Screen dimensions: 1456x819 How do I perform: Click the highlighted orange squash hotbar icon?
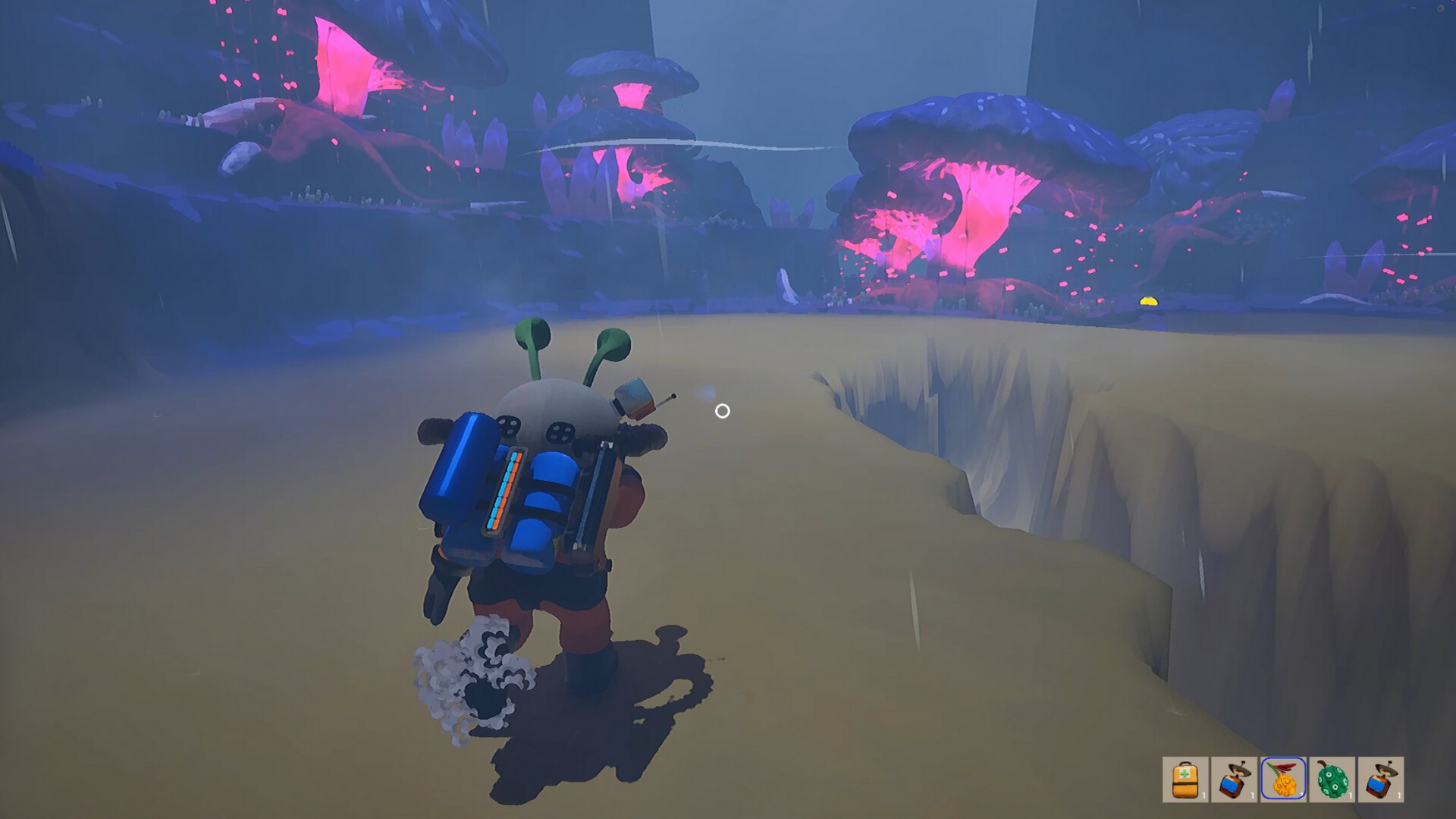(x=1283, y=780)
